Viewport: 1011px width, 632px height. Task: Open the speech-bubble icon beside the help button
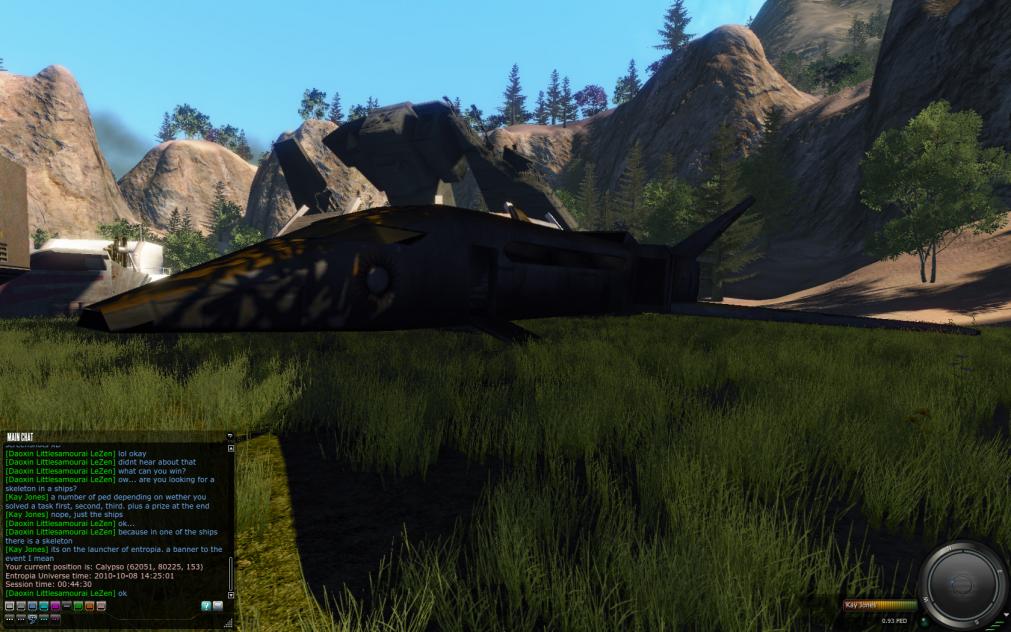click(218, 606)
